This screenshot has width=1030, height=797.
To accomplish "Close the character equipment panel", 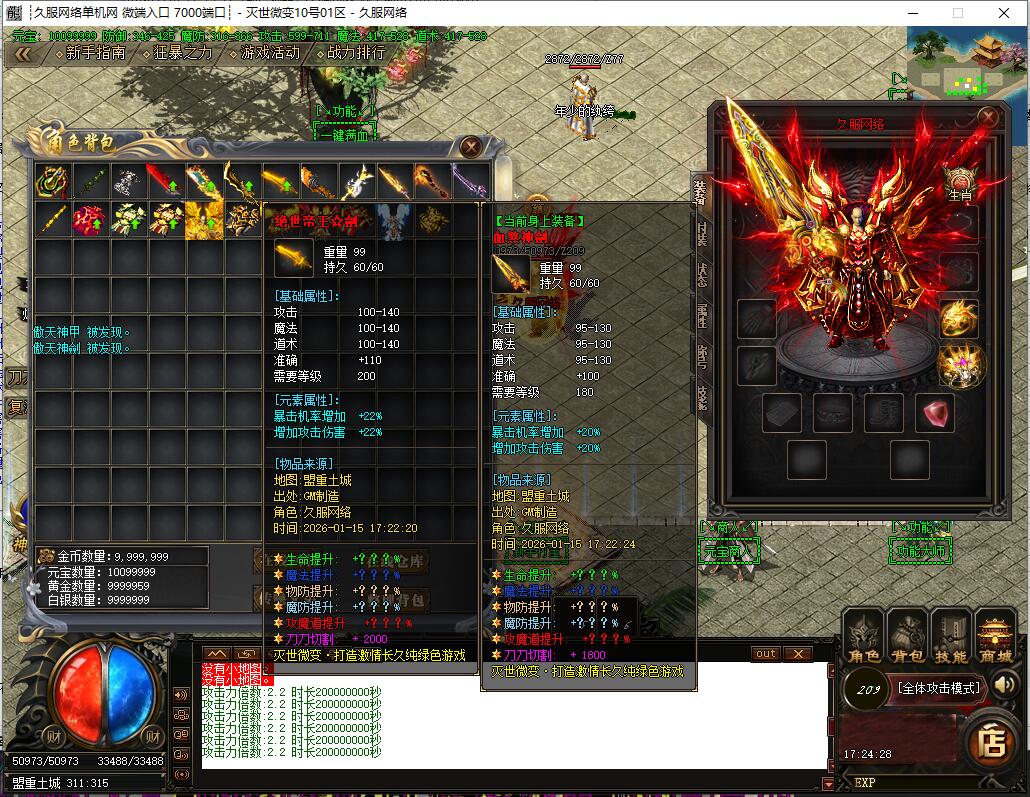I will pos(988,117).
